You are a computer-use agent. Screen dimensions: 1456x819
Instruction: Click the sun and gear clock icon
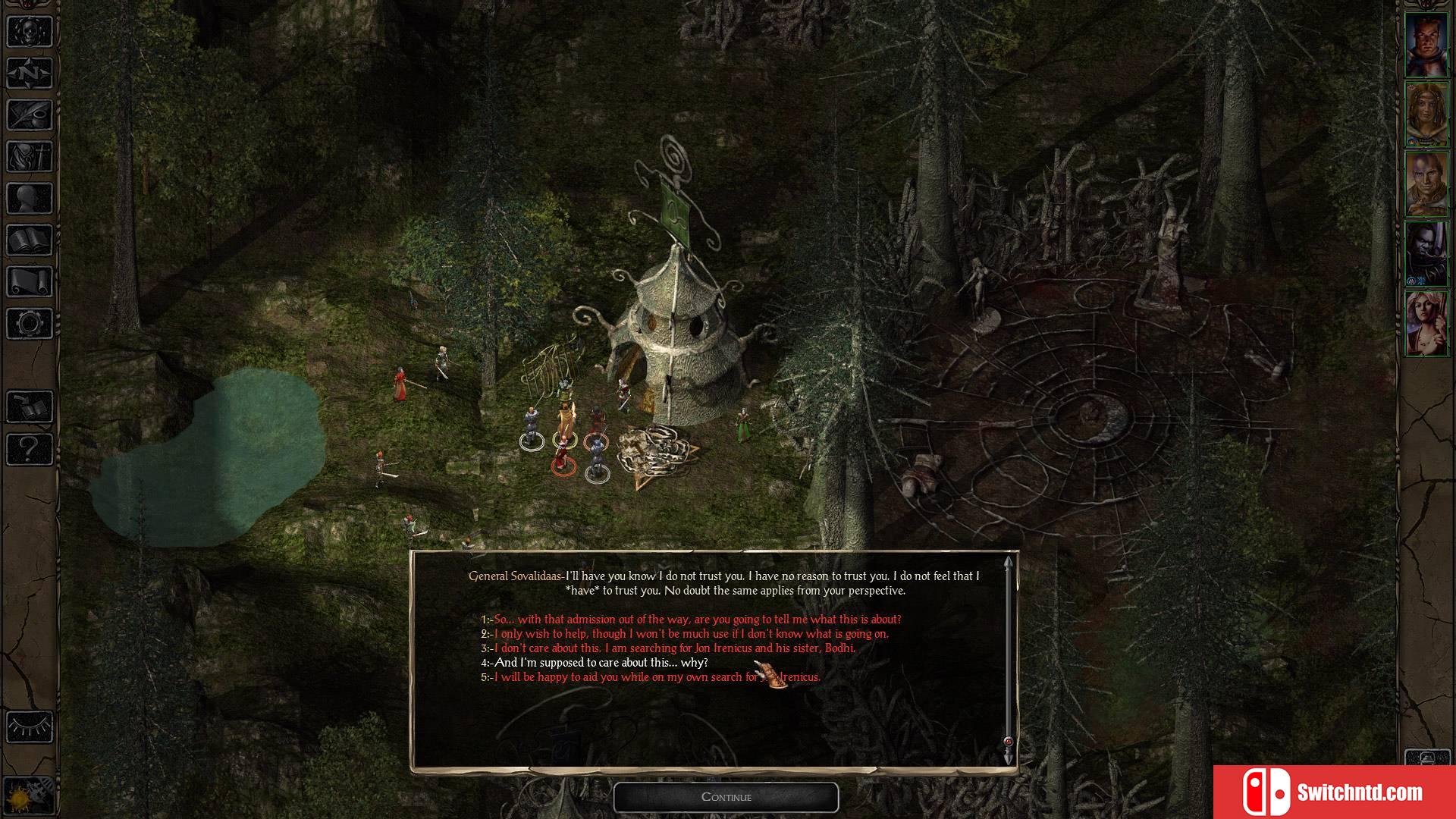click(30, 795)
